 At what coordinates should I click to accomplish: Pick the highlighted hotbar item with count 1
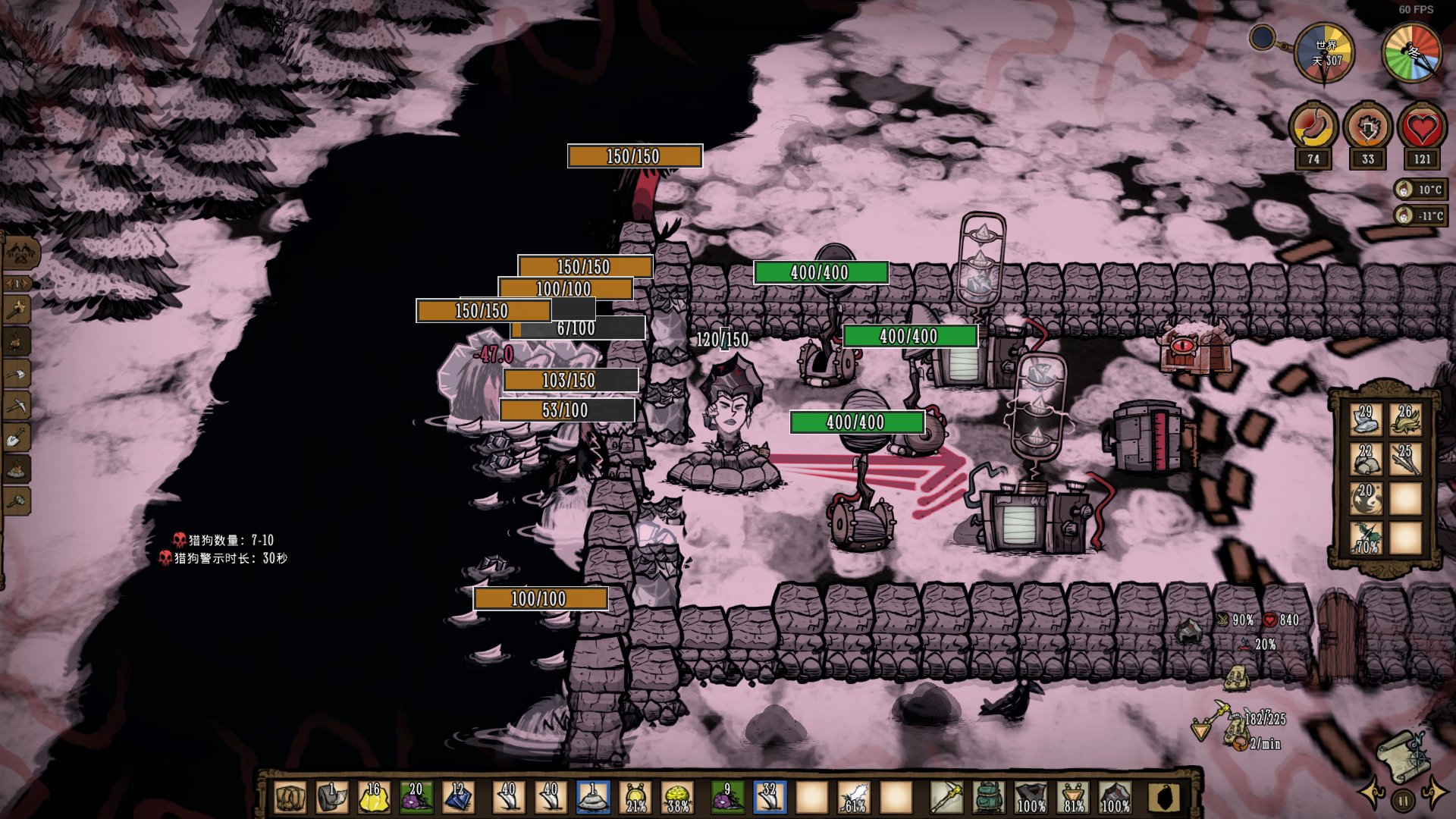pyautogui.click(x=592, y=798)
